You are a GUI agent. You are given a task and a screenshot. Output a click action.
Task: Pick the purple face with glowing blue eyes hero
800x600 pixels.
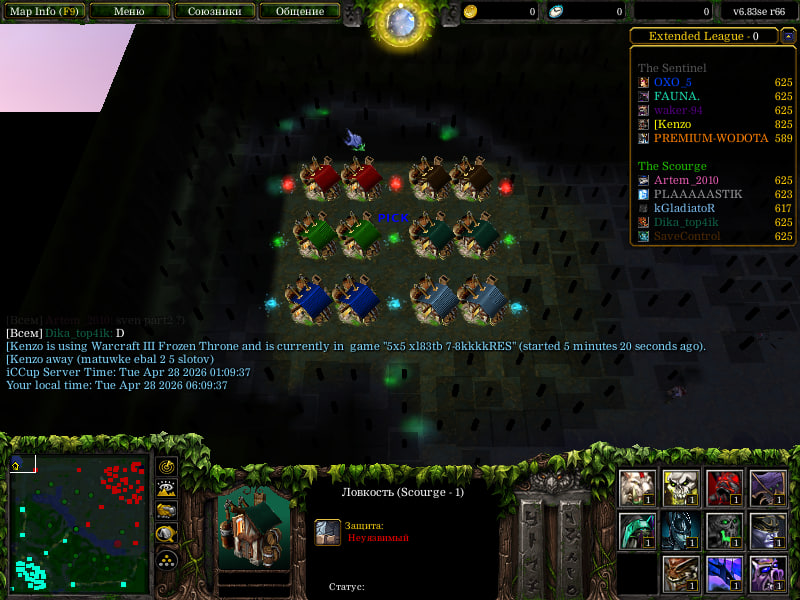tap(768, 574)
